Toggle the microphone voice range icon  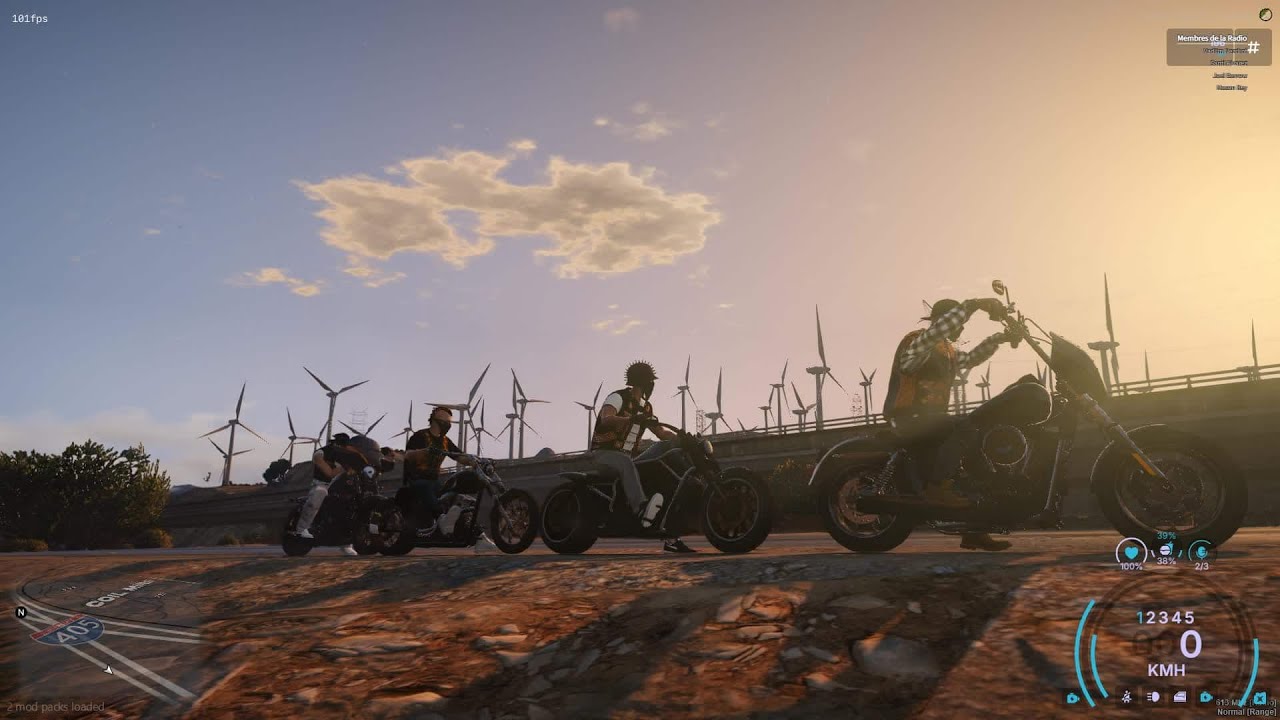coord(1201,551)
